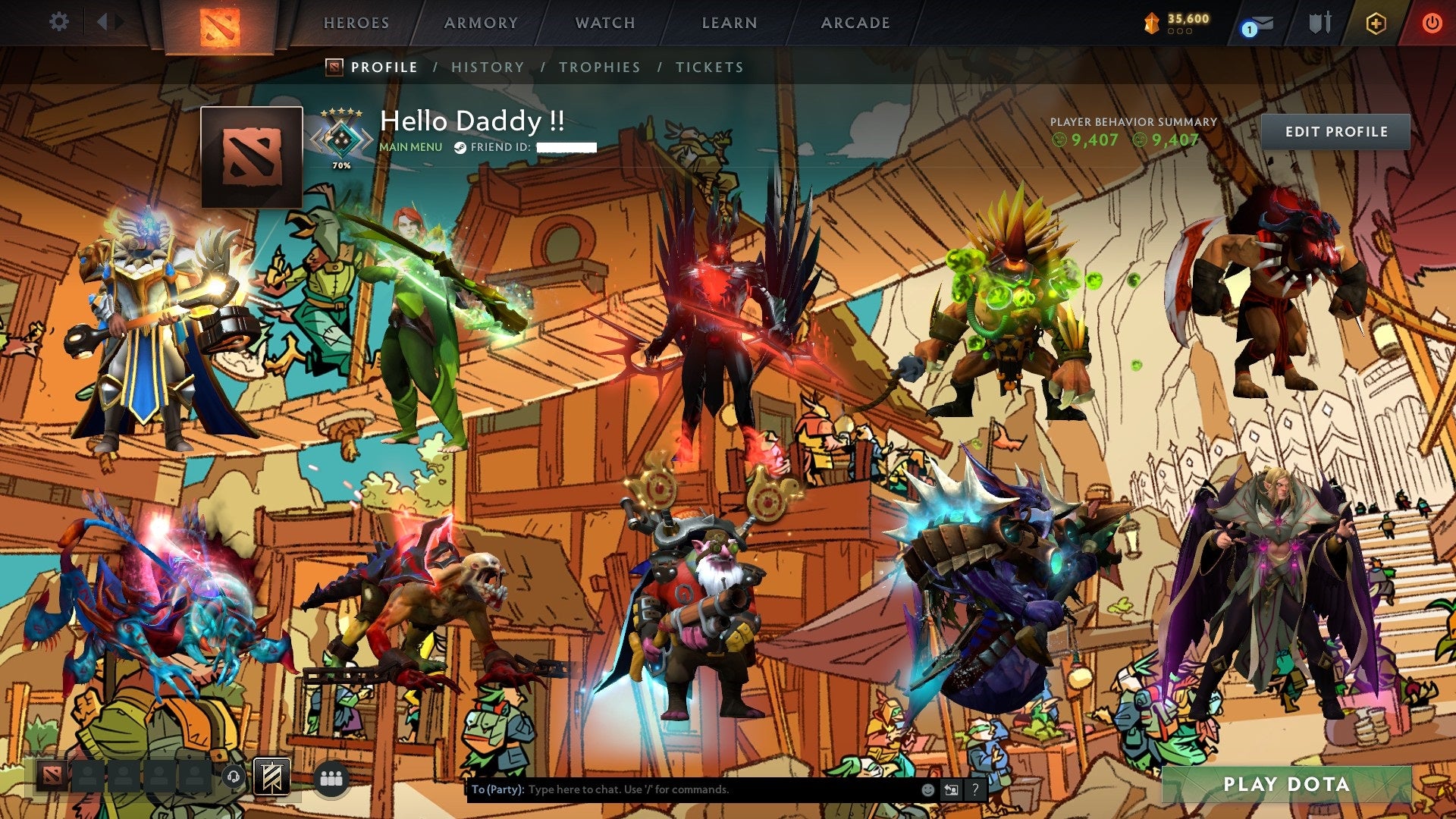The width and height of the screenshot is (1456, 819).
Task: Select WATCH from the top menu
Action: coord(604,23)
